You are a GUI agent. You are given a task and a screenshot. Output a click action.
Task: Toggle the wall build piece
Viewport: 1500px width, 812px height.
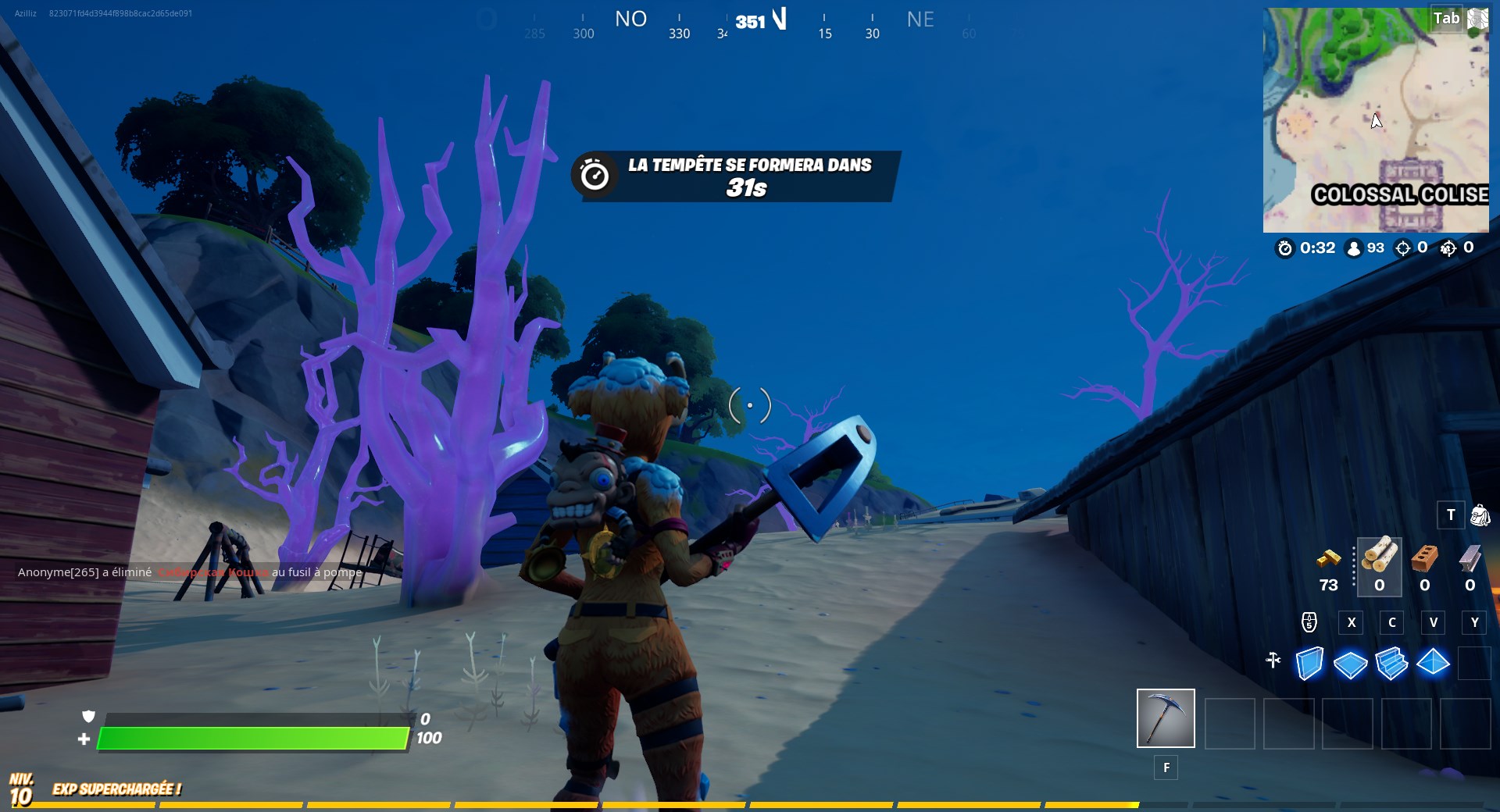[x=1309, y=662]
